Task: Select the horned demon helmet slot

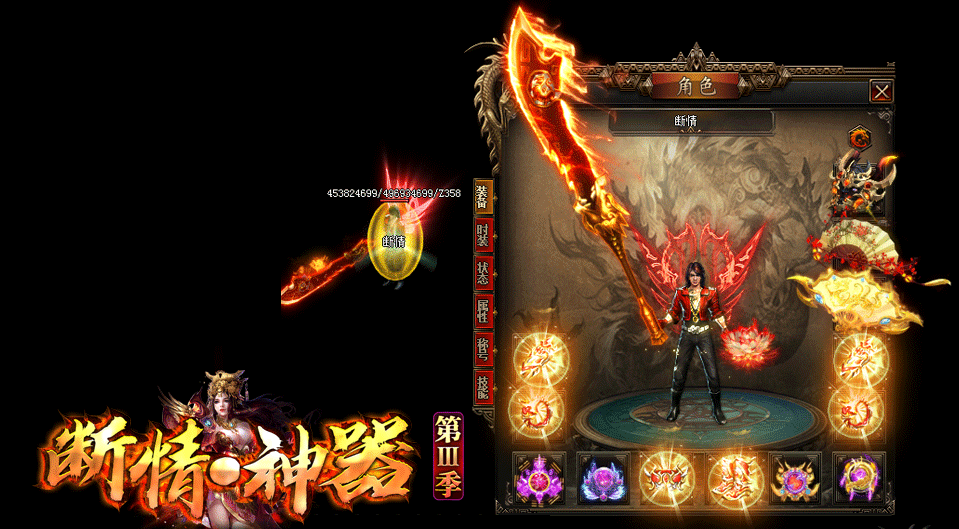Action: coord(858,188)
